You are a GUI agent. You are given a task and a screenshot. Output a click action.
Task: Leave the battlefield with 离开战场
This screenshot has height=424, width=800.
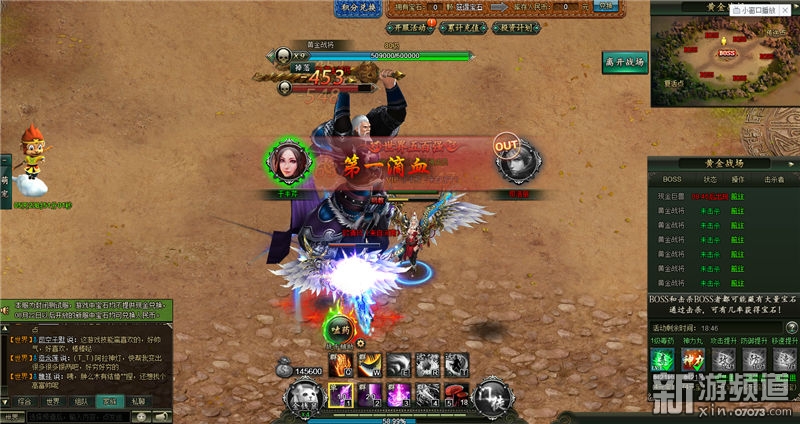625,62
